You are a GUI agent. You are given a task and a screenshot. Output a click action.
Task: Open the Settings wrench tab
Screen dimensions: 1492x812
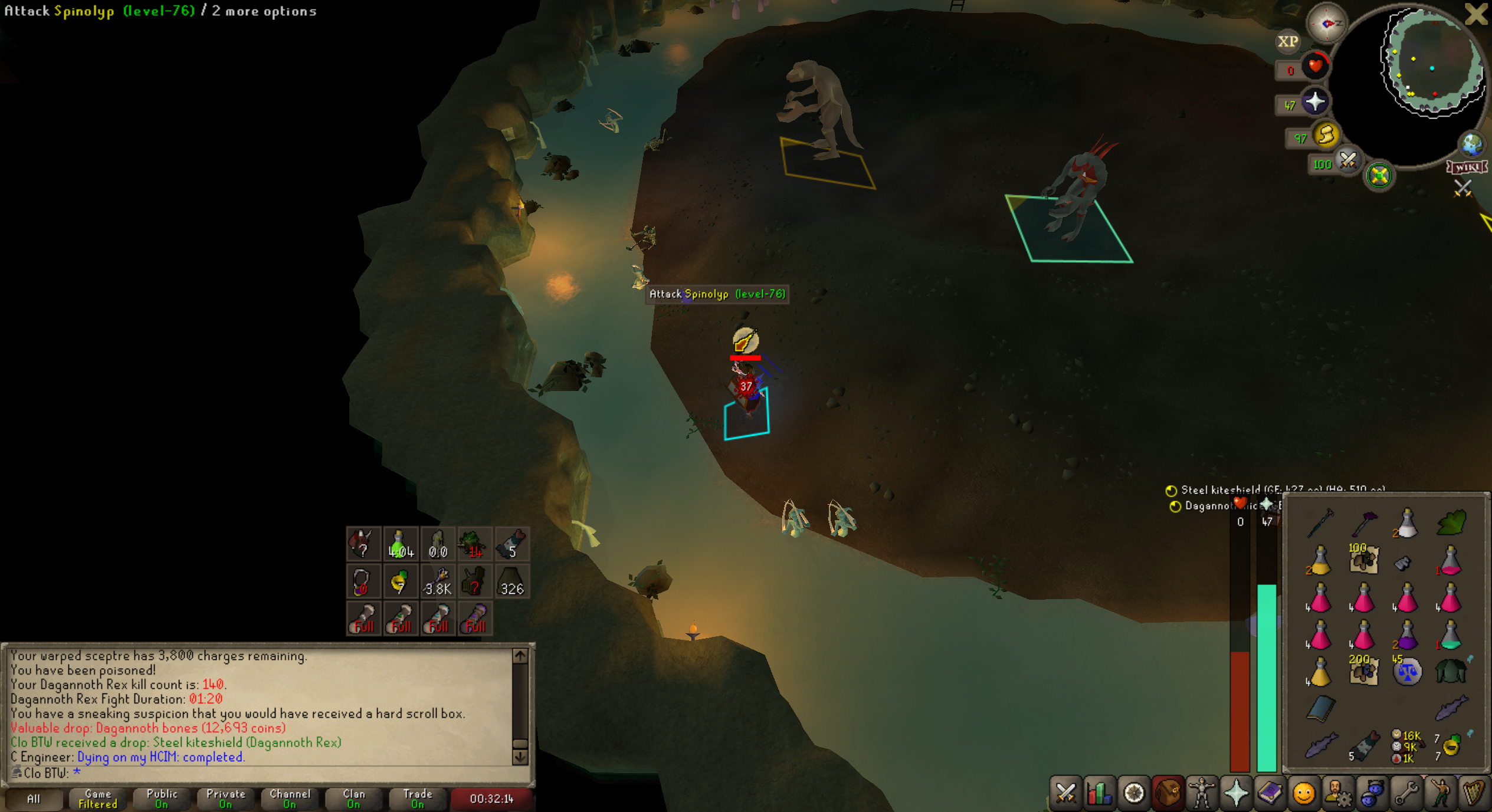(1406, 793)
